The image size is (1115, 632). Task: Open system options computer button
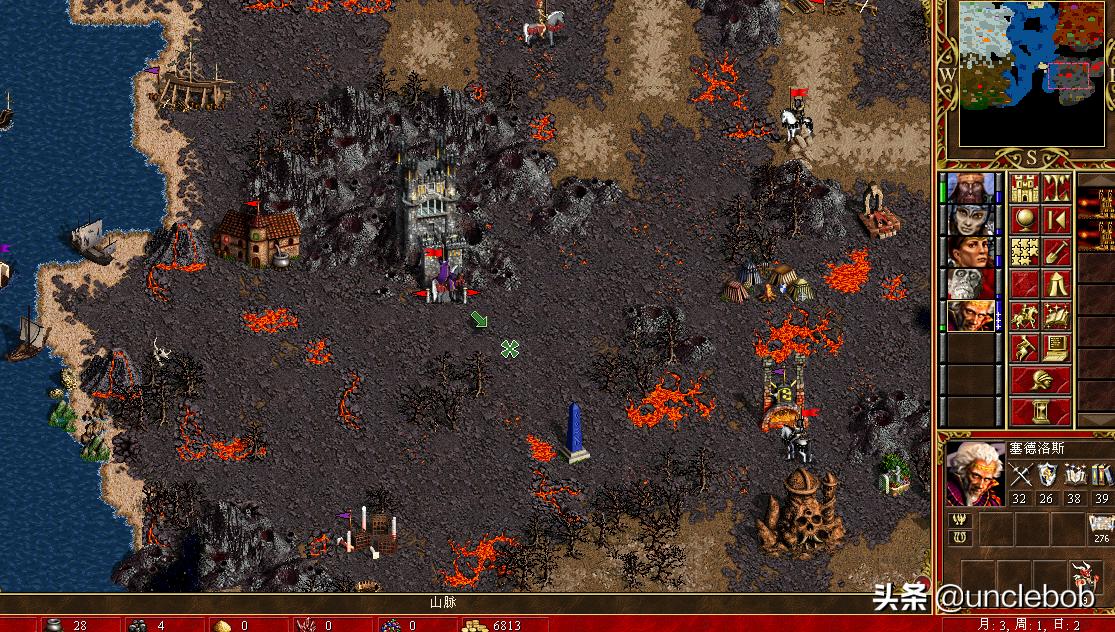(x=1057, y=348)
